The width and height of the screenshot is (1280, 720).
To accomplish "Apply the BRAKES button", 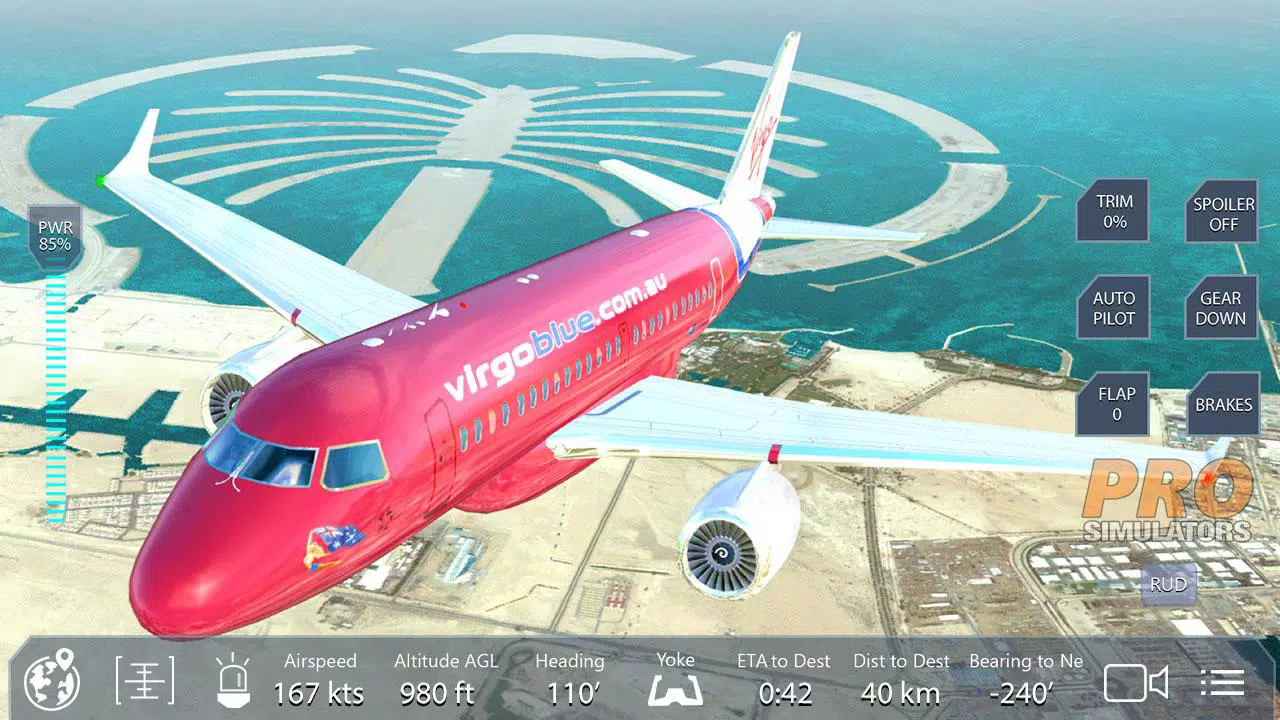I will pyautogui.click(x=1222, y=404).
